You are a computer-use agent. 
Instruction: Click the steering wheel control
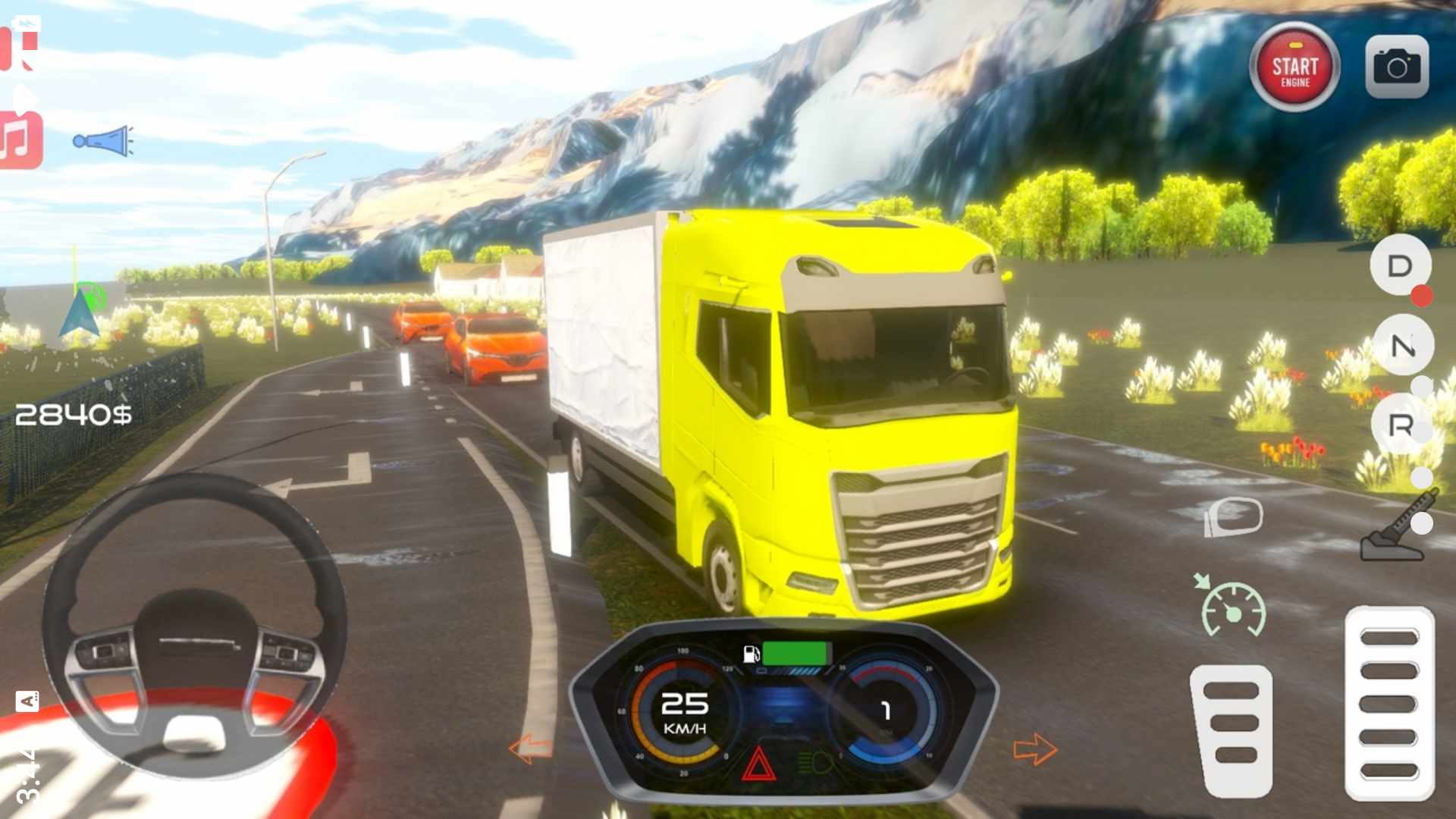pos(194,626)
